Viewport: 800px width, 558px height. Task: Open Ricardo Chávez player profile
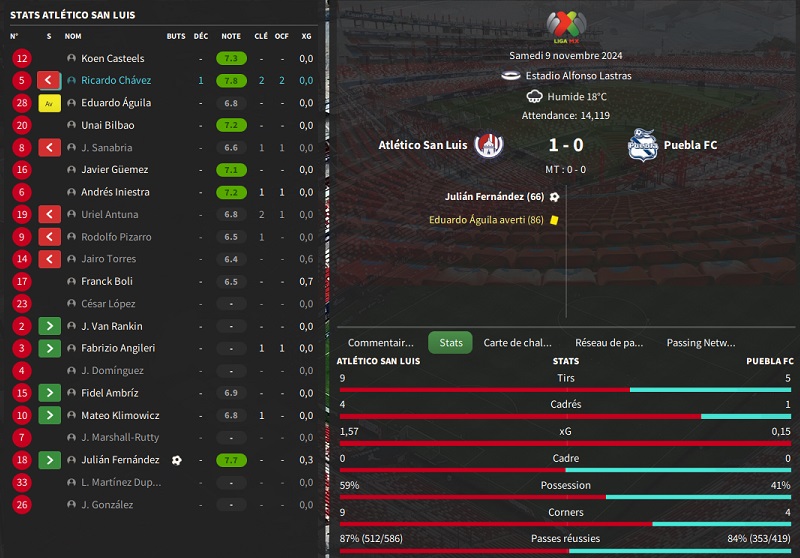tap(115, 81)
